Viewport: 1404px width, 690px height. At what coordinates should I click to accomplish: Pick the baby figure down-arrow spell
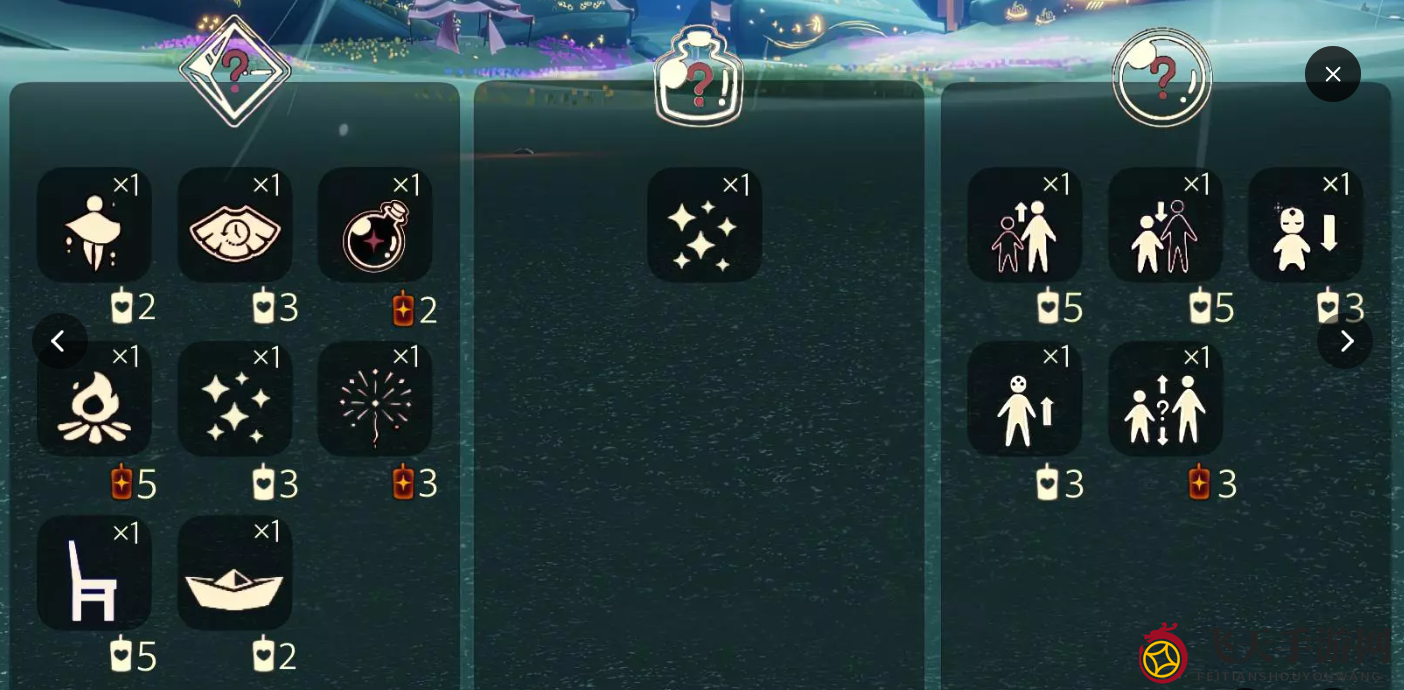pos(1305,225)
